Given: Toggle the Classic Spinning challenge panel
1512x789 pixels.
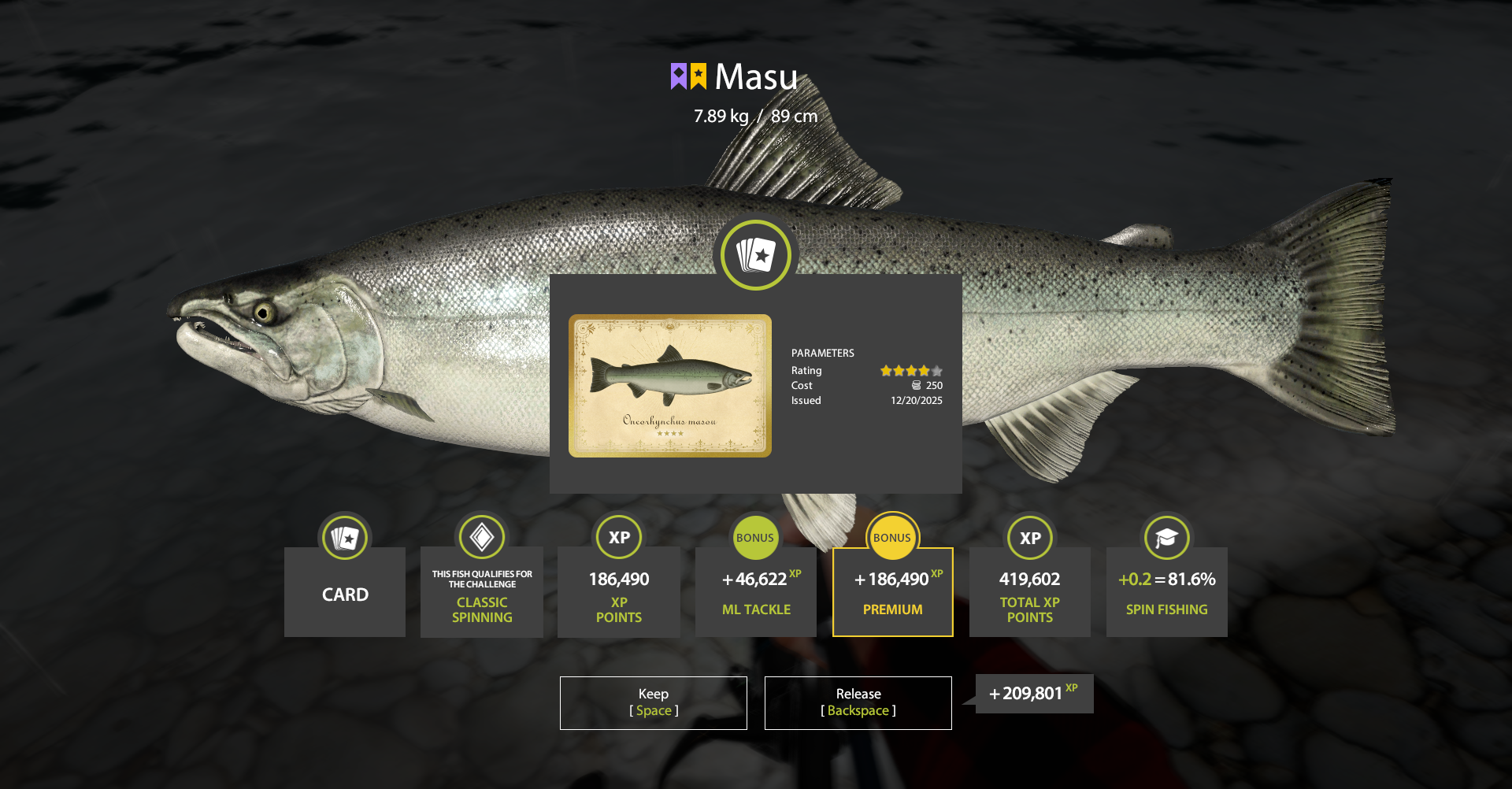Looking at the screenshot, I should (481, 592).
